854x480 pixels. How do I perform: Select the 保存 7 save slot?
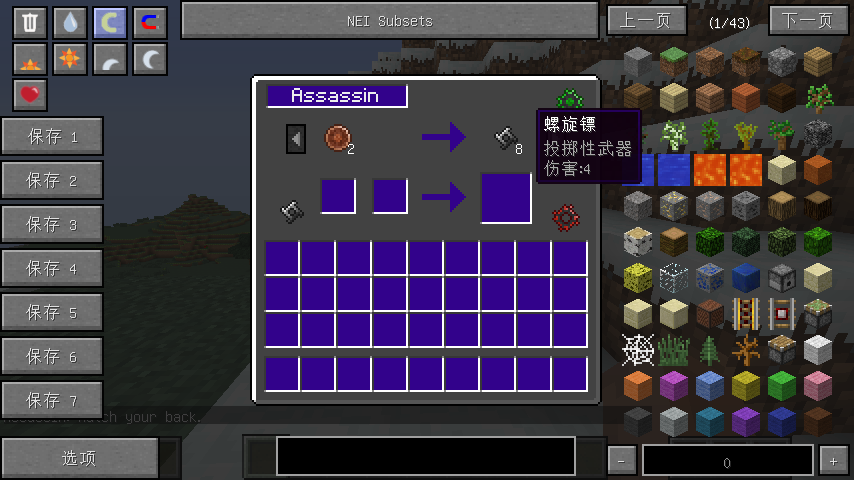[52, 401]
